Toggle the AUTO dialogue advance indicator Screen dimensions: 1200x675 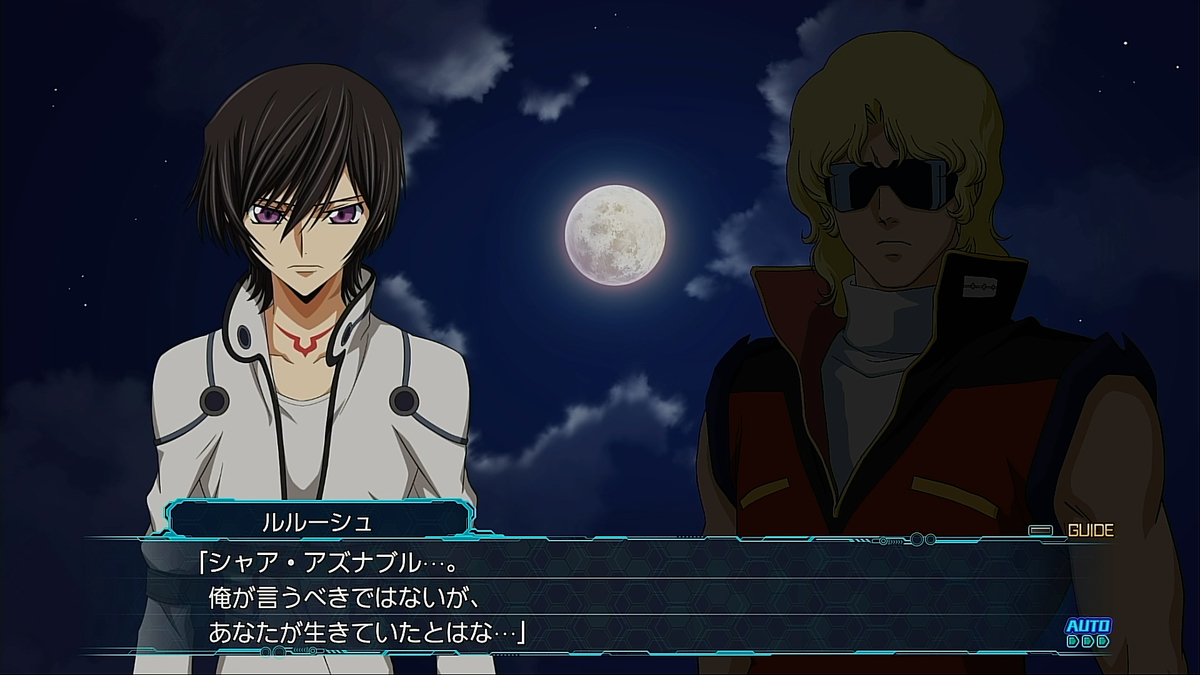click(x=1087, y=633)
